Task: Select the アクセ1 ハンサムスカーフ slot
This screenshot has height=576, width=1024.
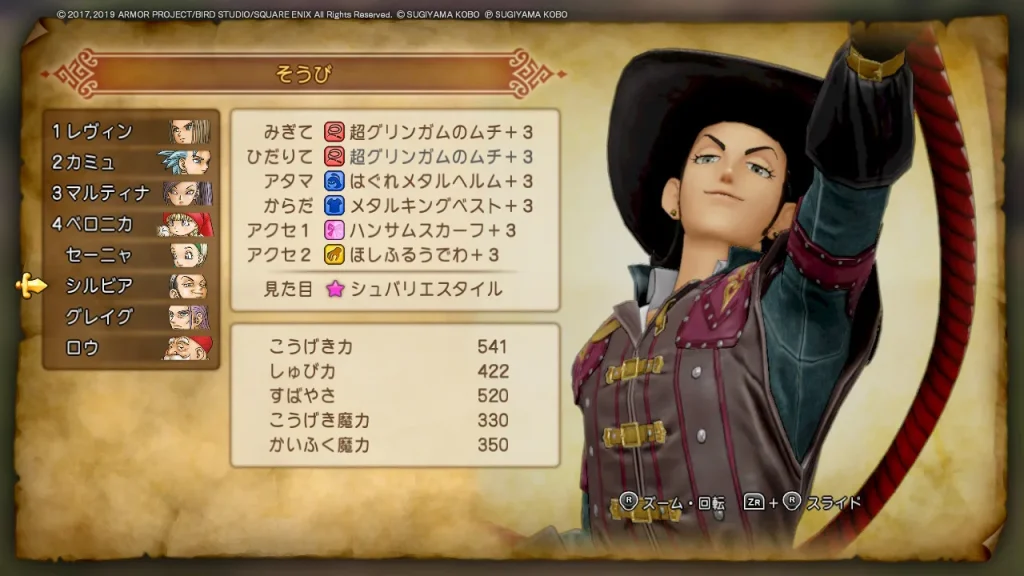Action: click(x=395, y=230)
